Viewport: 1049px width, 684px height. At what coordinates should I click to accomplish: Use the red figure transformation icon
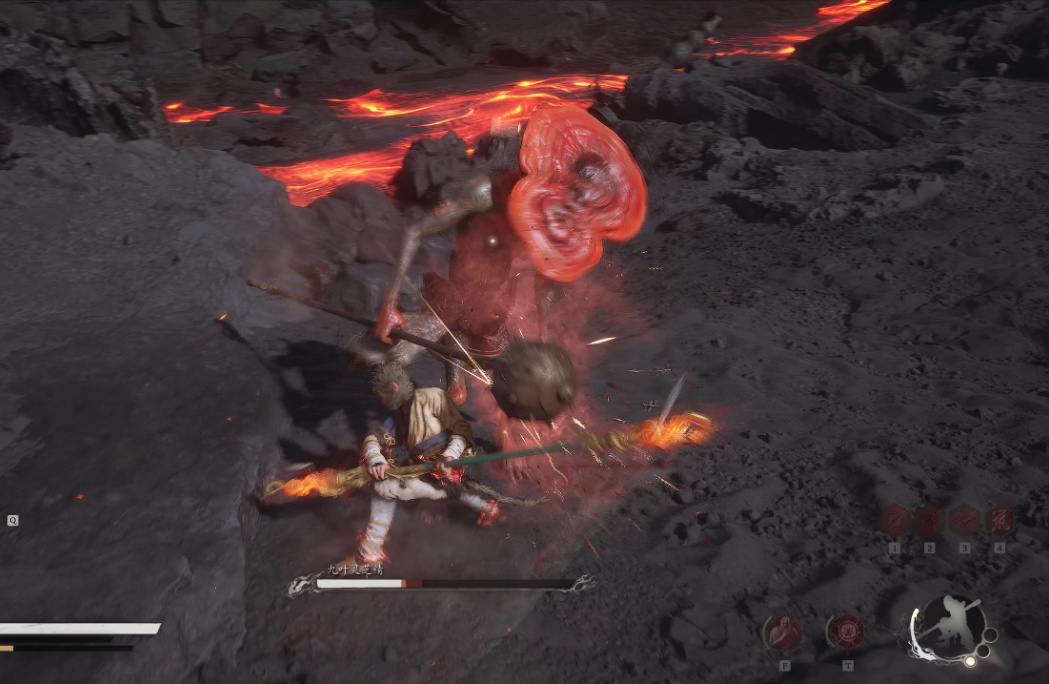pyautogui.click(x=783, y=632)
